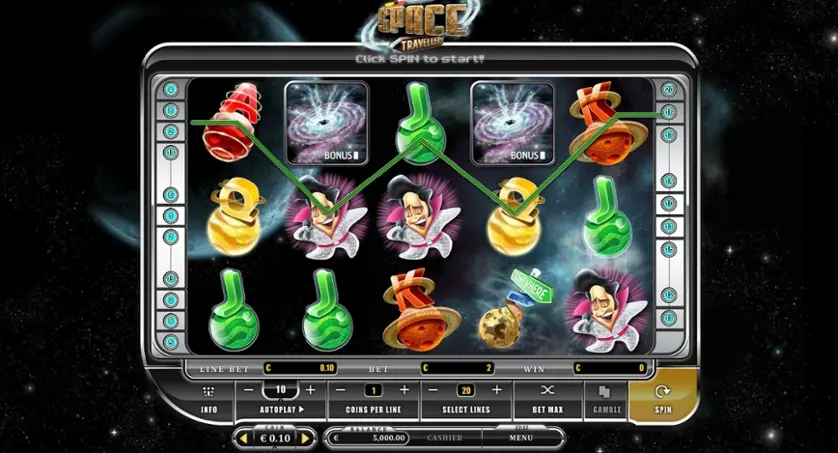The width and height of the screenshot is (838, 453).
Task: Select payline marker 20 on right rail
Action: (668, 89)
